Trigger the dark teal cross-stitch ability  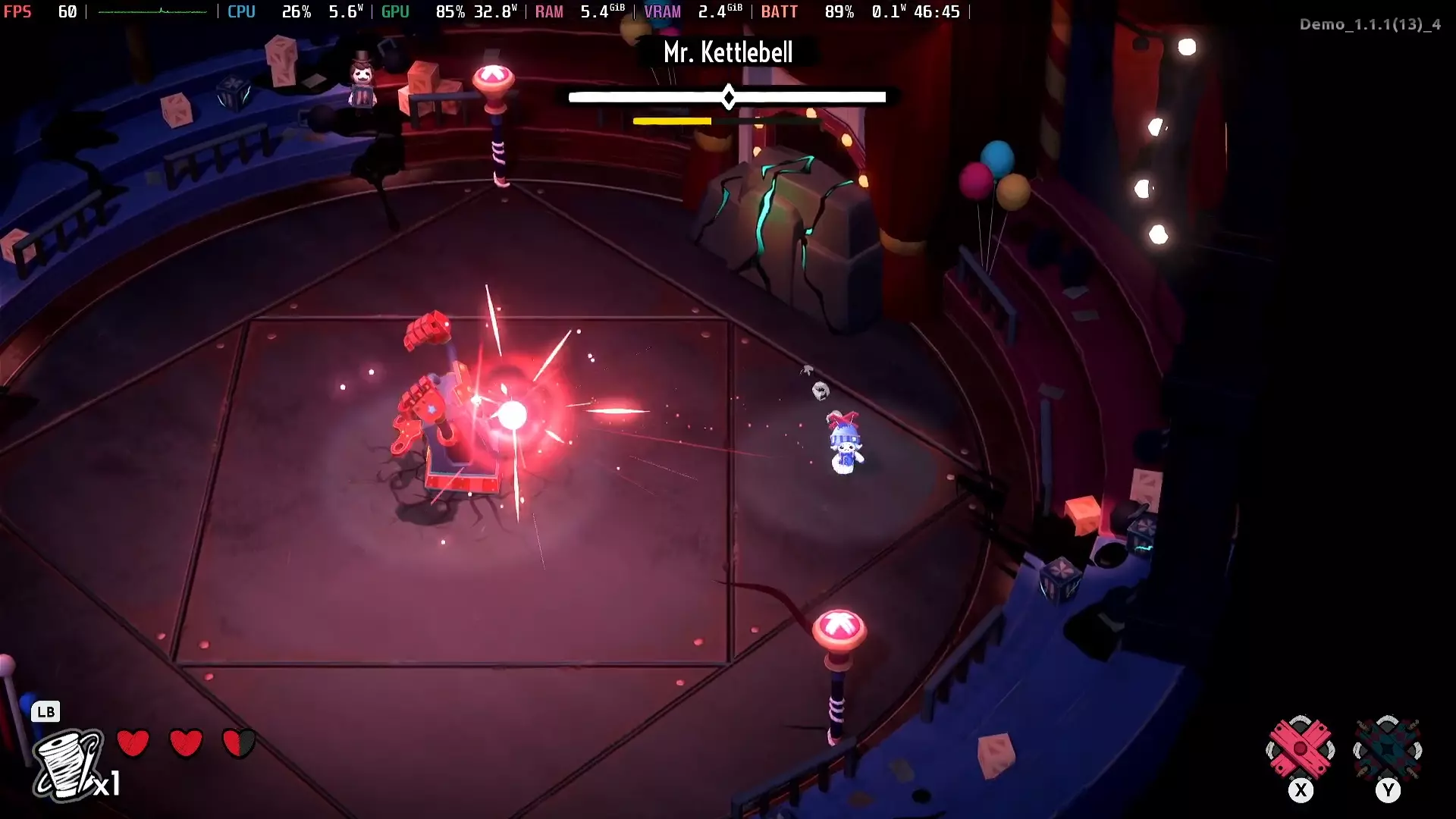coord(1387,749)
